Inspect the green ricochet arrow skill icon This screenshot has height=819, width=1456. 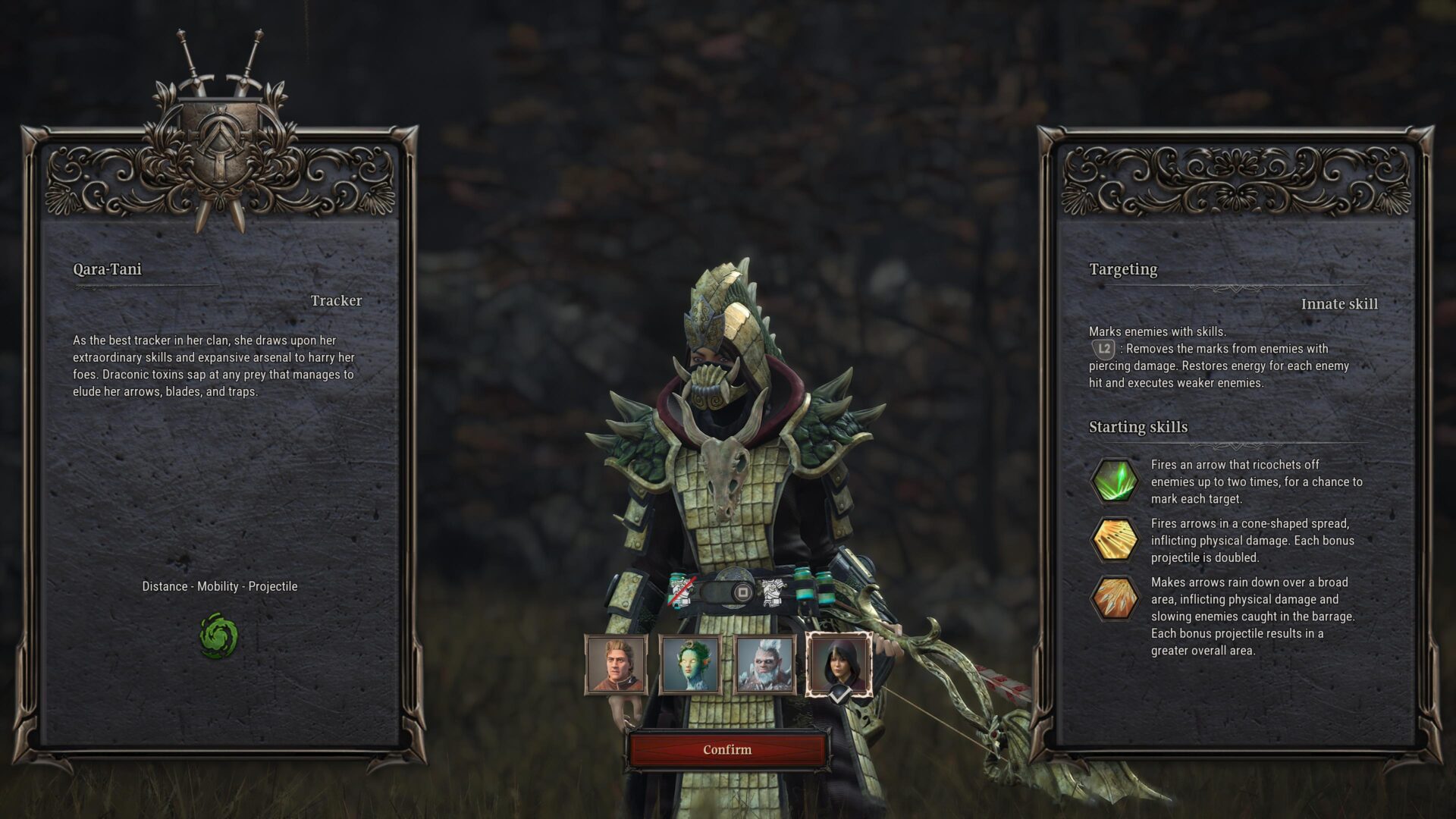tap(1114, 481)
